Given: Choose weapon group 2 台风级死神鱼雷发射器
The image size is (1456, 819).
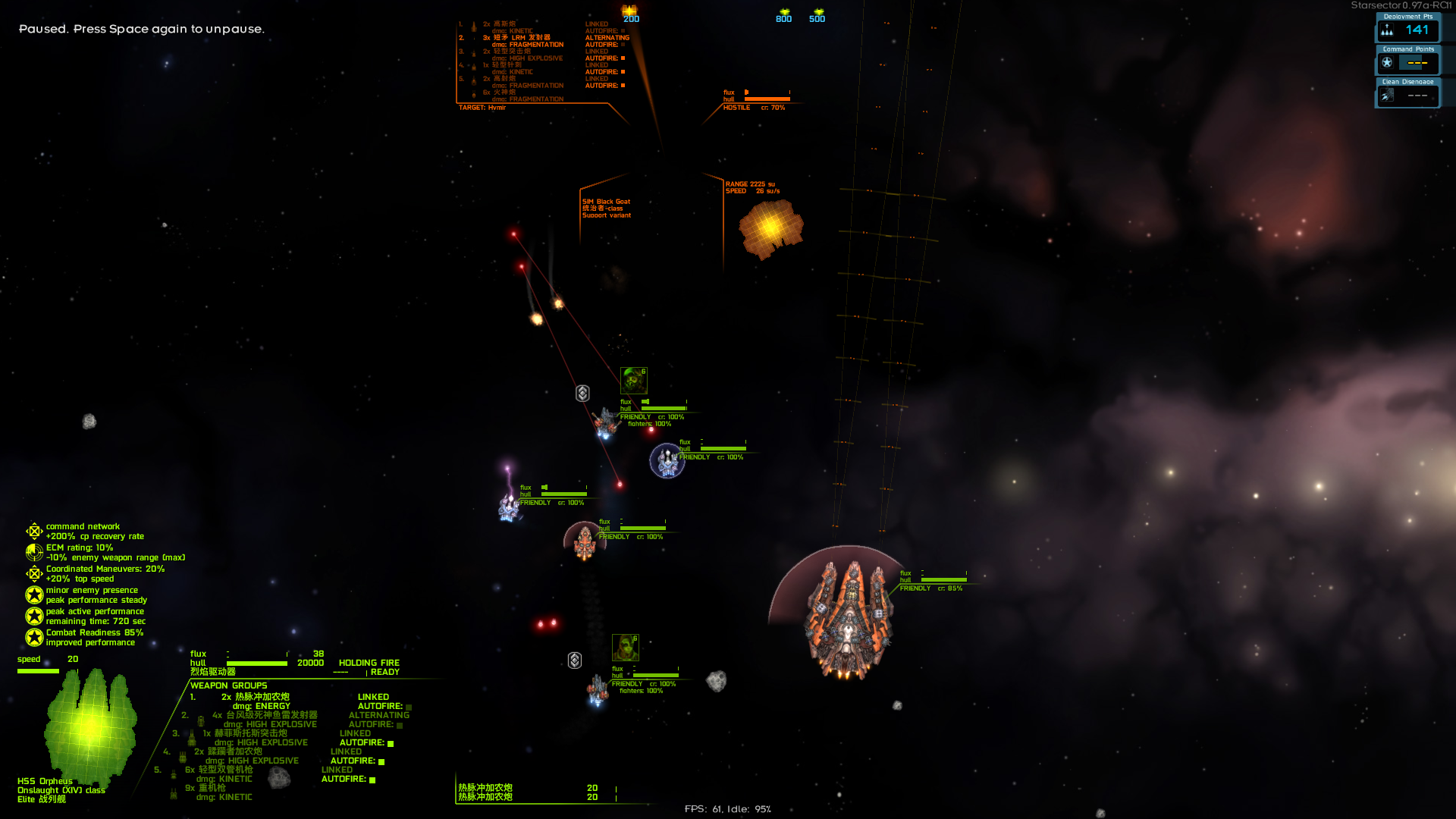Looking at the screenshot, I should 271,715.
